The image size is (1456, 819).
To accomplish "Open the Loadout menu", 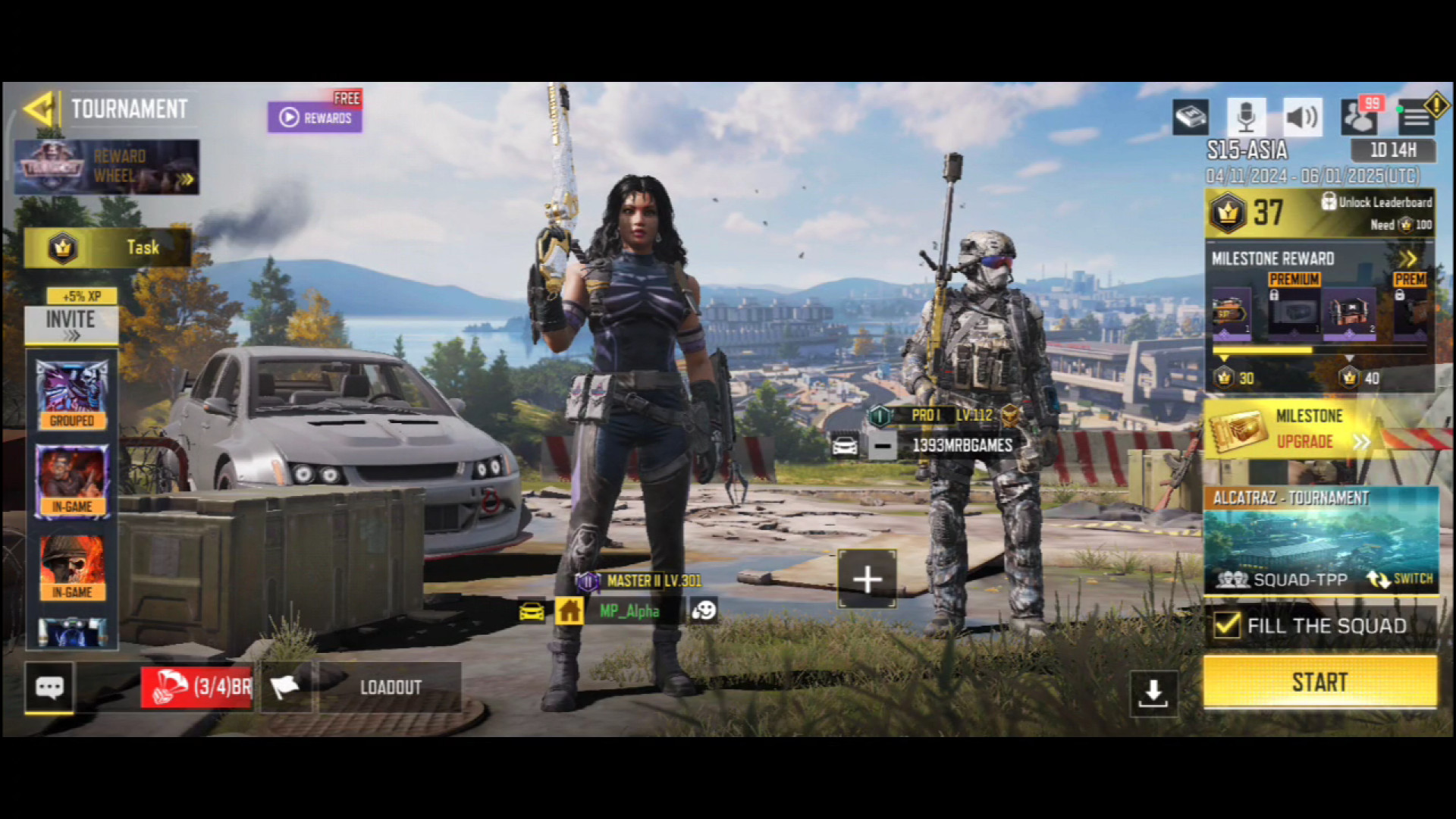I will 390,687.
